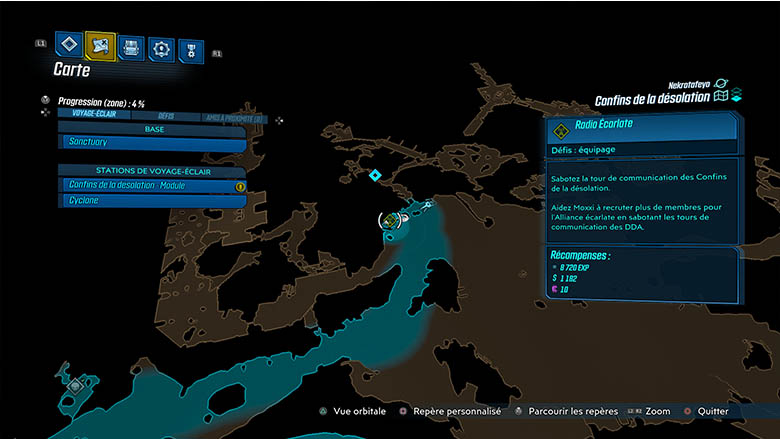The height and width of the screenshot is (439, 780).
Task: Click the cyan diamond fast-travel marker on the map
Action: click(375, 176)
